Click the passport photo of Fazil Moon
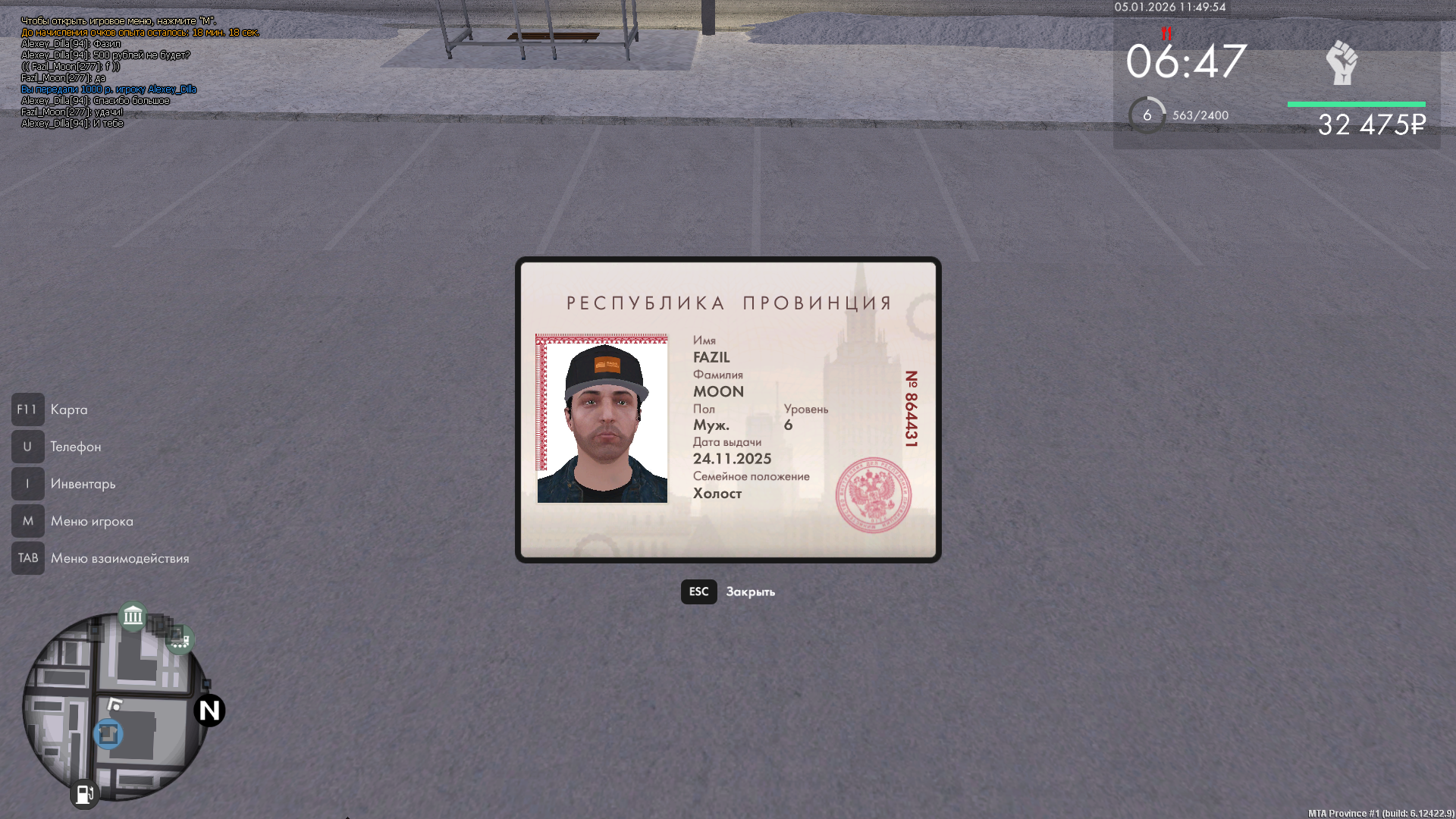 pyautogui.click(x=603, y=419)
